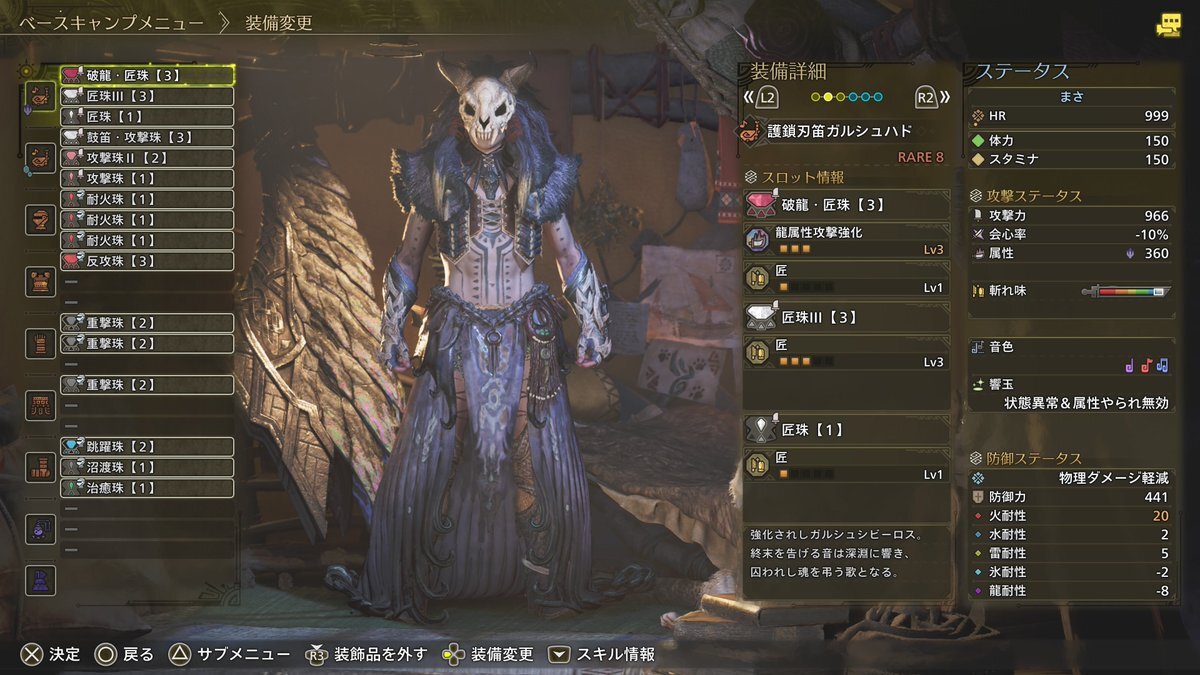Choose the 攻撃珠【1】 decoration row
The height and width of the screenshot is (675, 1200).
pyautogui.click(x=147, y=178)
